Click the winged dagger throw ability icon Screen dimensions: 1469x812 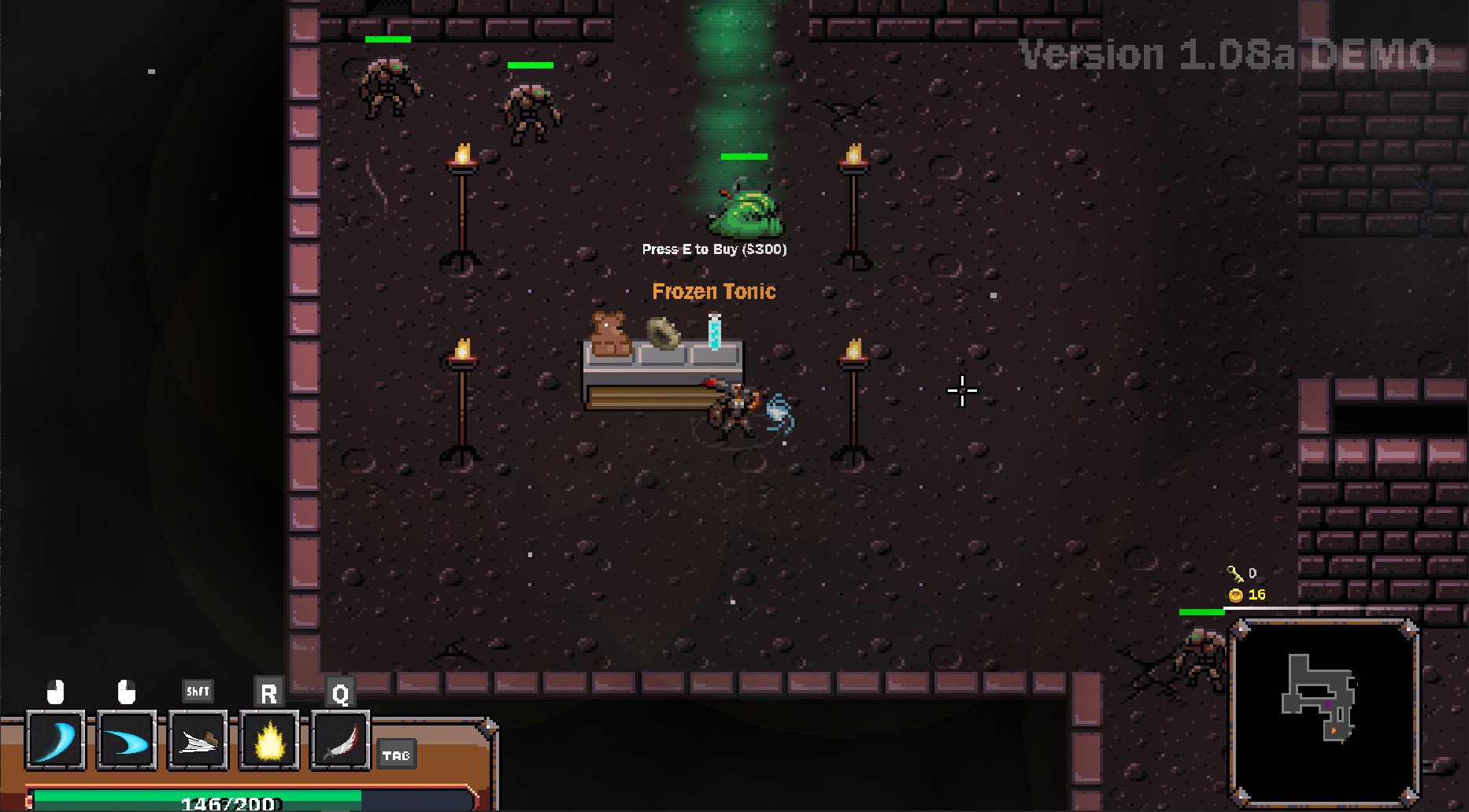(197, 740)
